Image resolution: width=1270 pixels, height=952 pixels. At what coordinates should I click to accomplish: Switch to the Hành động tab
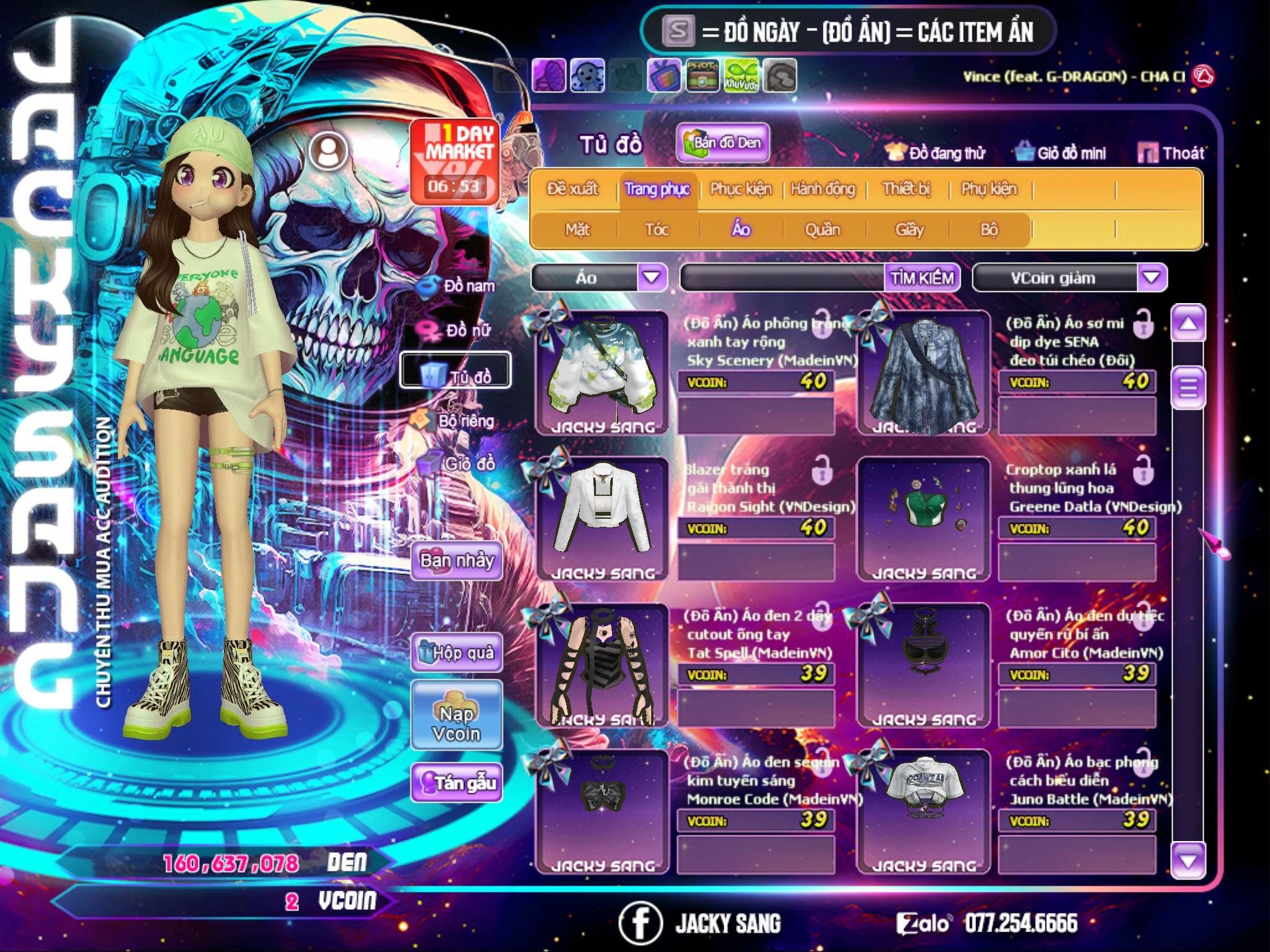tap(823, 189)
